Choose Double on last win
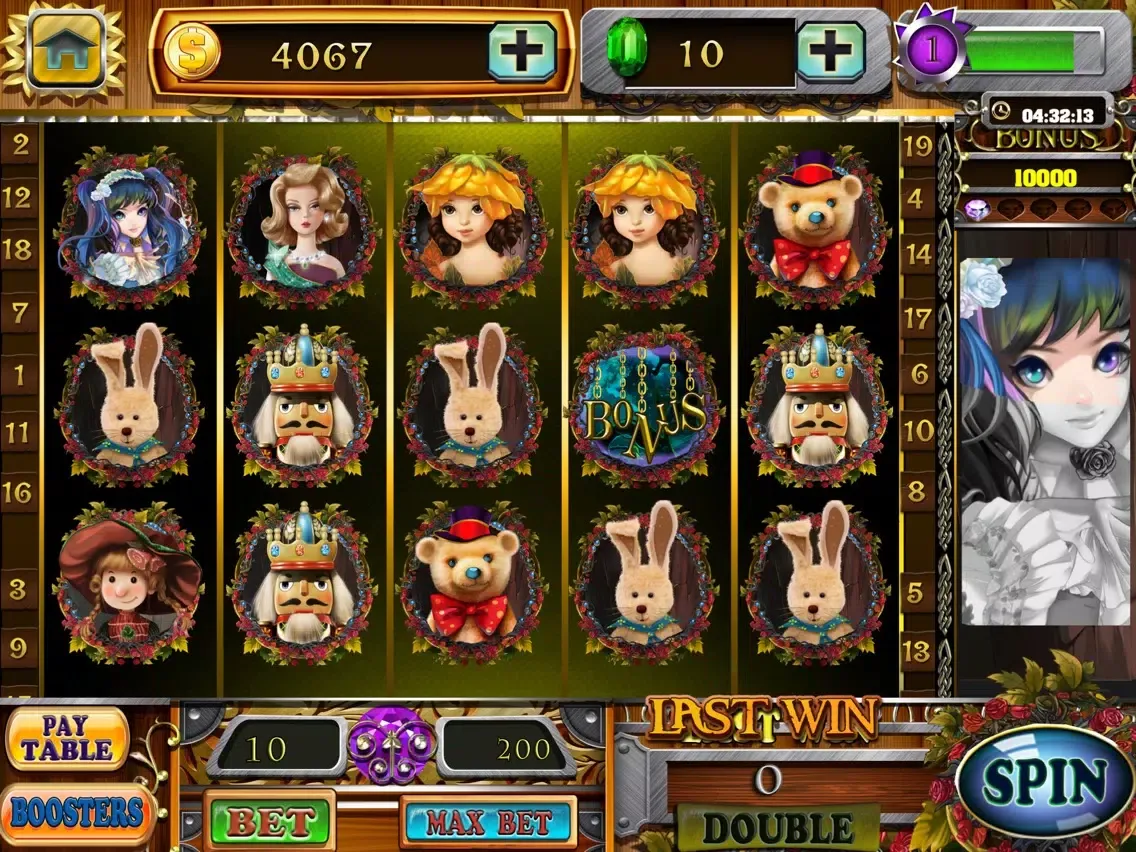1136x852 pixels. tap(778, 828)
